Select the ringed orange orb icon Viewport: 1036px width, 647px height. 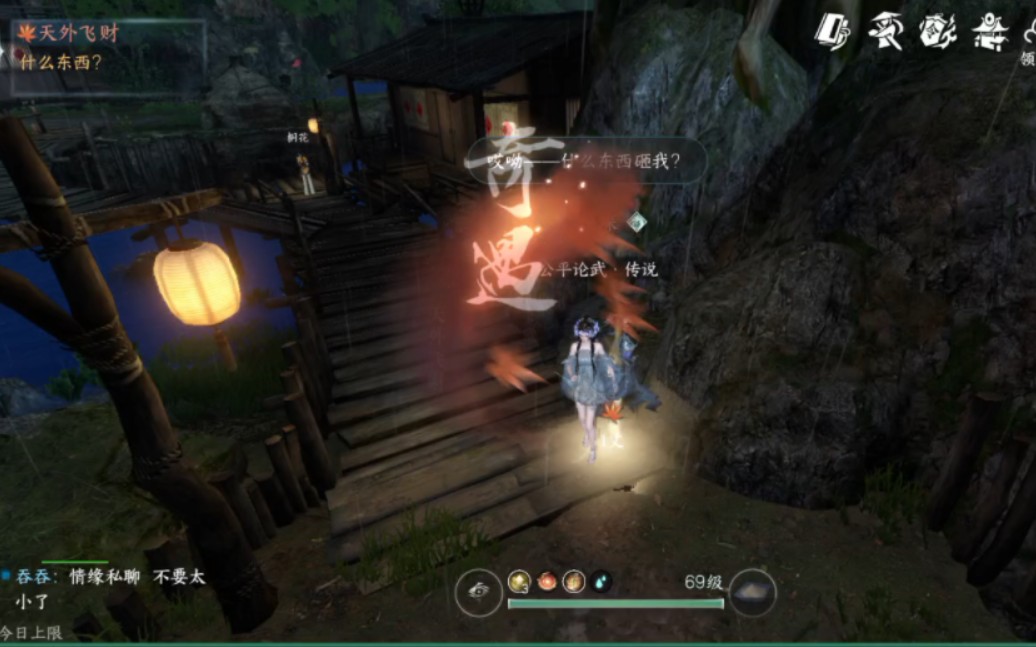pos(573,581)
